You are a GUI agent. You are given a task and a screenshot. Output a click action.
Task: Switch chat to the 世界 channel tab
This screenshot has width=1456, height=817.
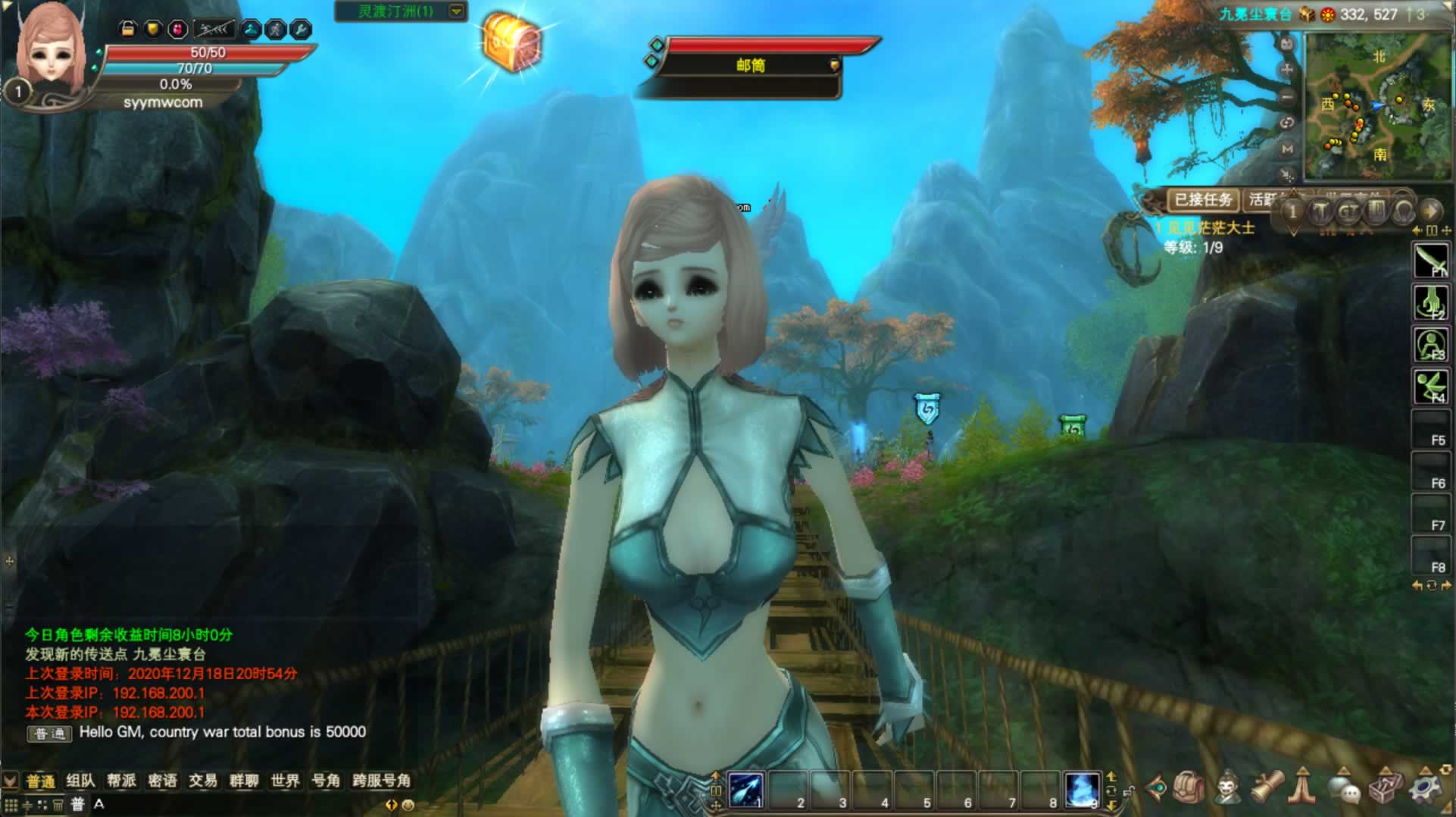pyautogui.click(x=285, y=781)
